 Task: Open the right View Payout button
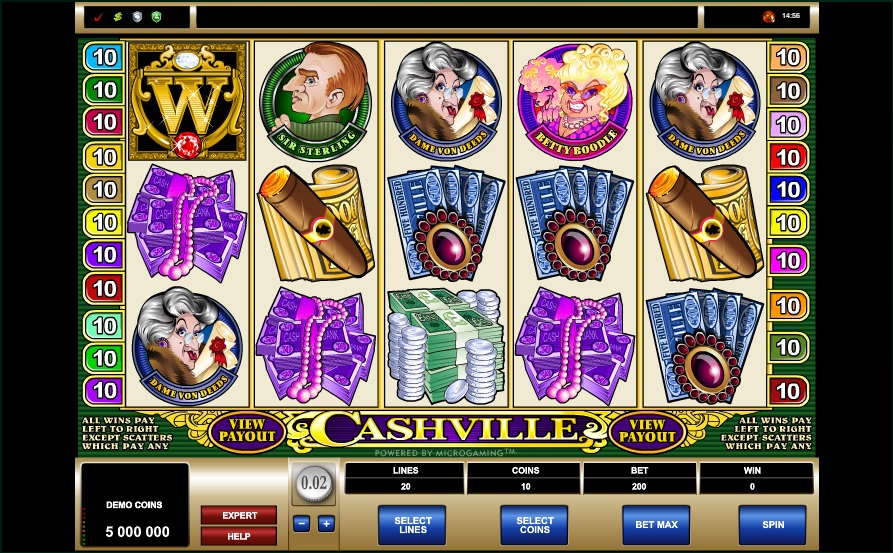(647, 430)
